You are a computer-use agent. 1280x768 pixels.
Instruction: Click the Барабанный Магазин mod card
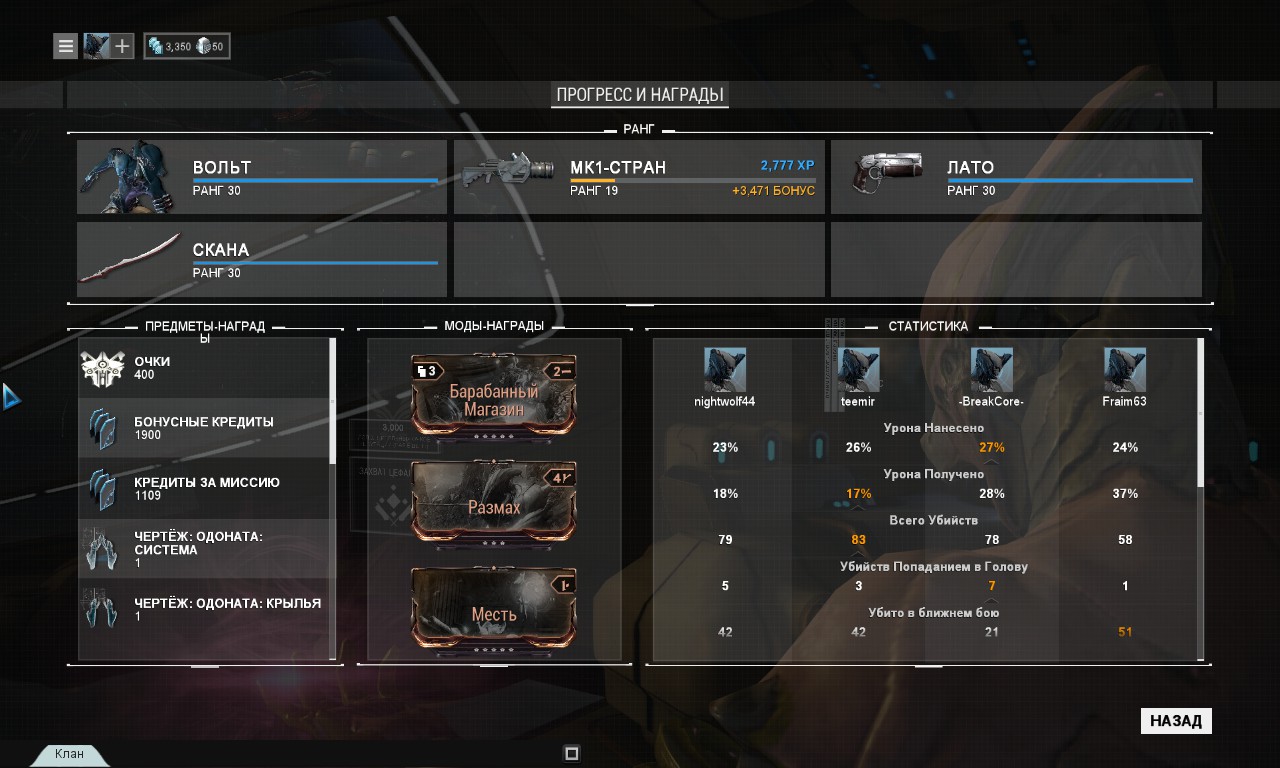pyautogui.click(x=494, y=395)
